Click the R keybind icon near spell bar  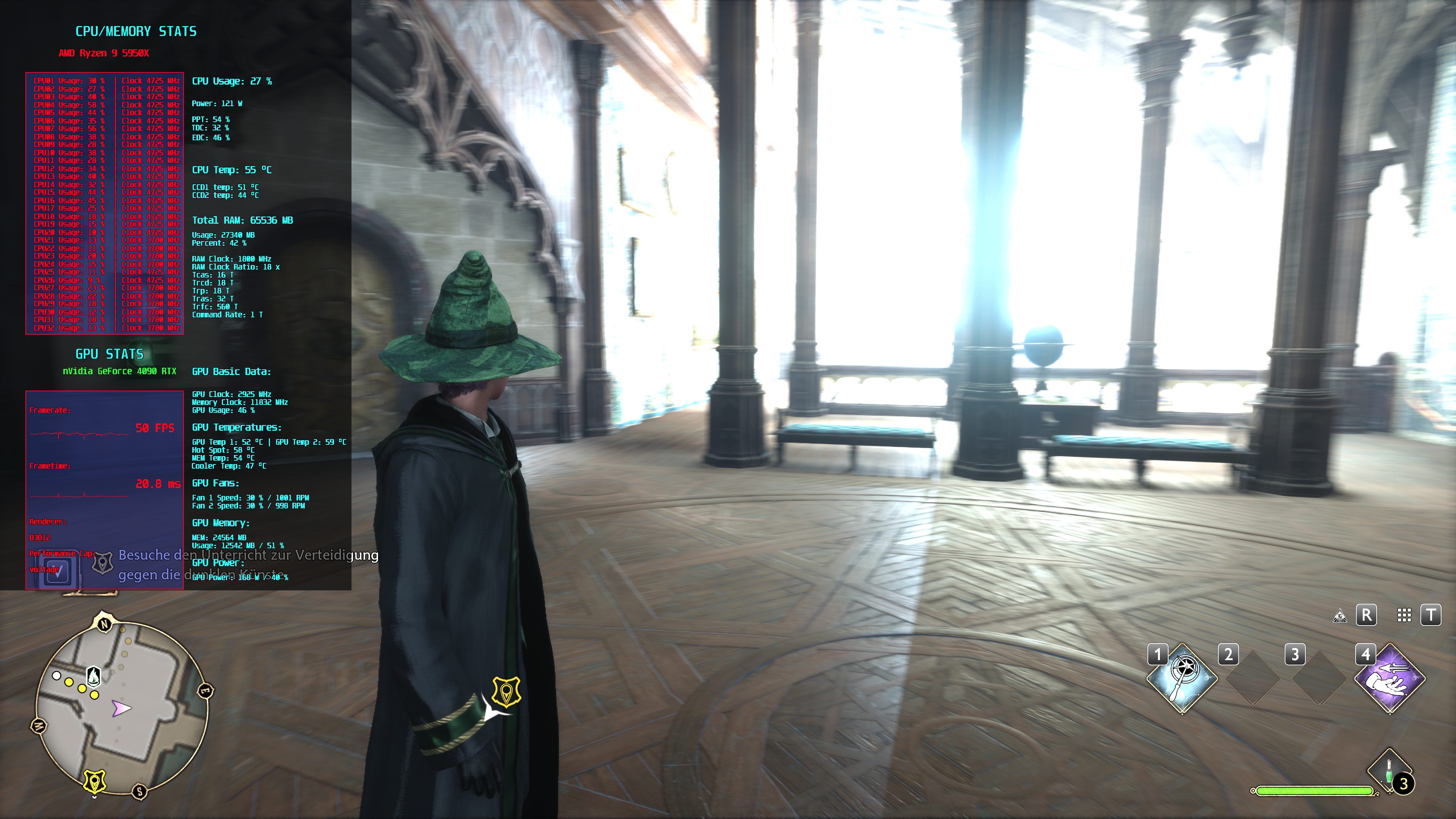tap(1367, 615)
